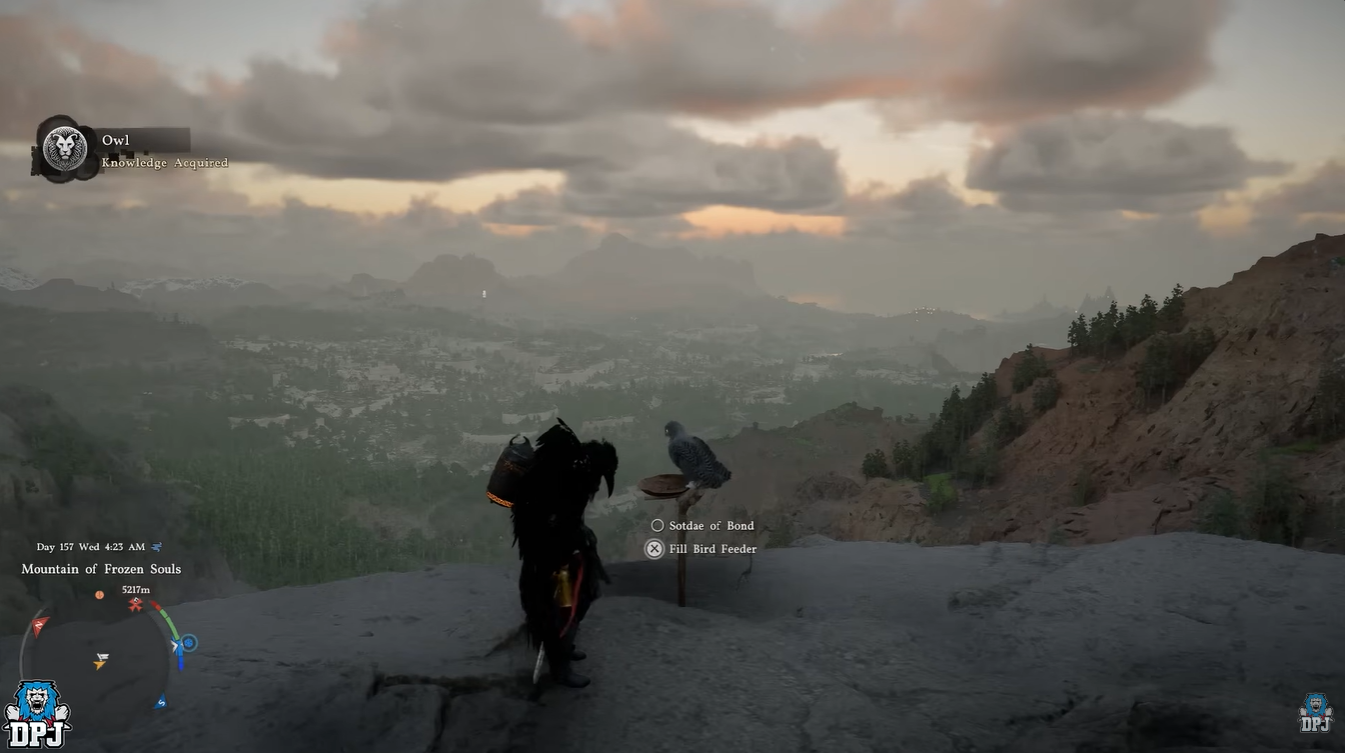This screenshot has width=1345, height=753.
Task: Click the blue S waypoint marker on the minimap
Action: [x=163, y=701]
